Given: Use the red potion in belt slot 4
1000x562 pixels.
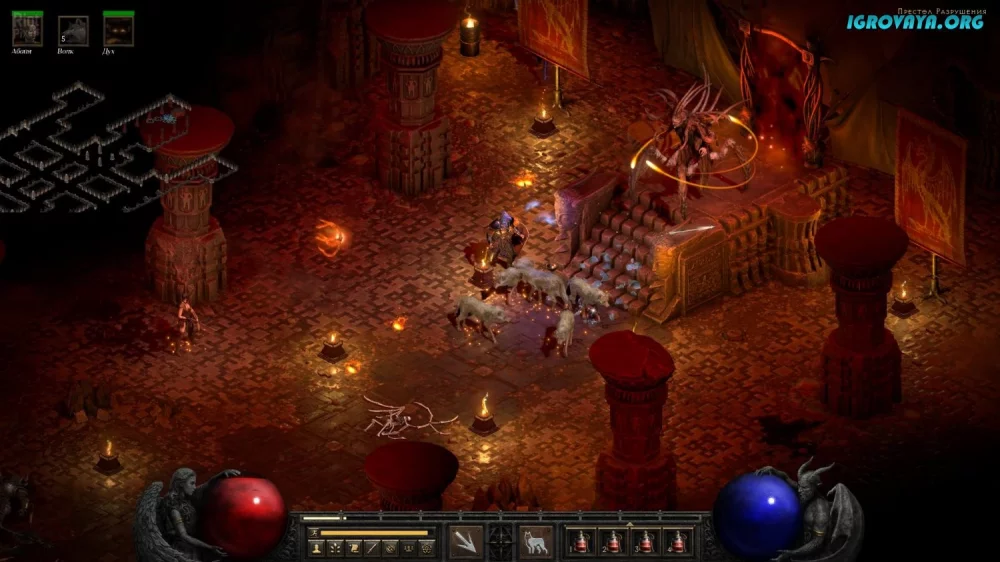Looking at the screenshot, I should point(678,542).
